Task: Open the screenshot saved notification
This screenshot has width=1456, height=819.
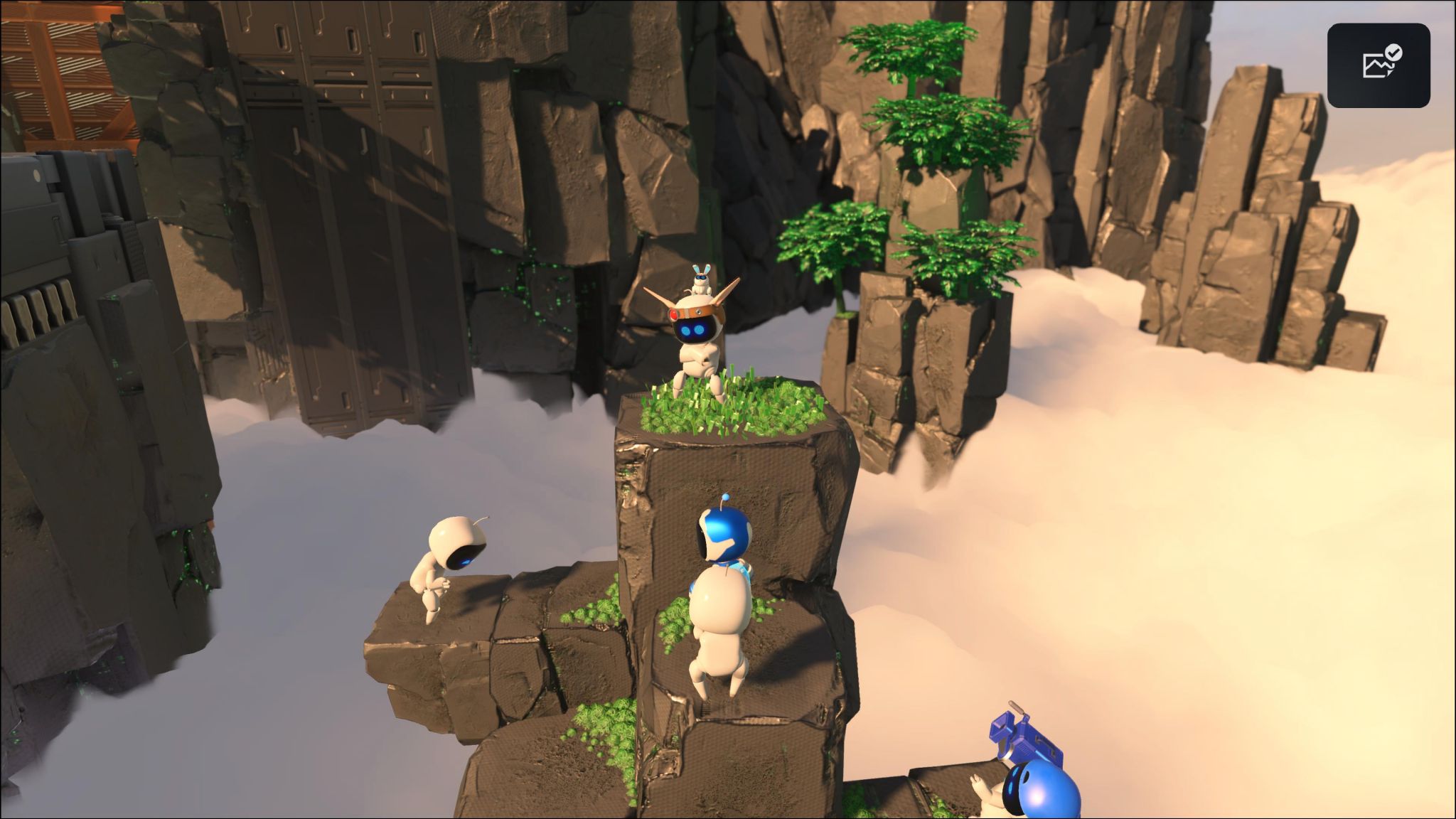Action: point(1378,65)
